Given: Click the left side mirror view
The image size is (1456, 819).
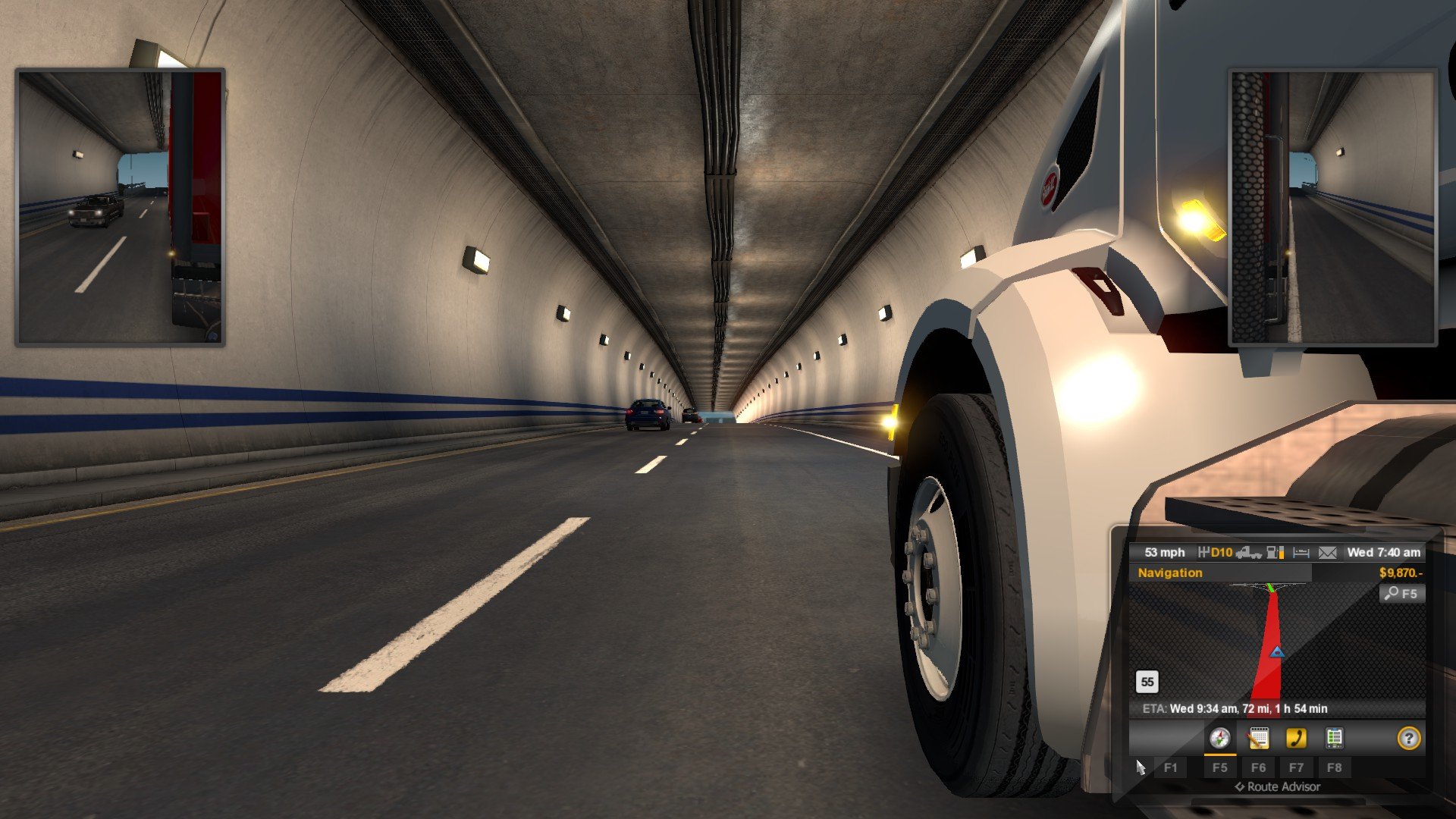Looking at the screenshot, I should [120, 207].
